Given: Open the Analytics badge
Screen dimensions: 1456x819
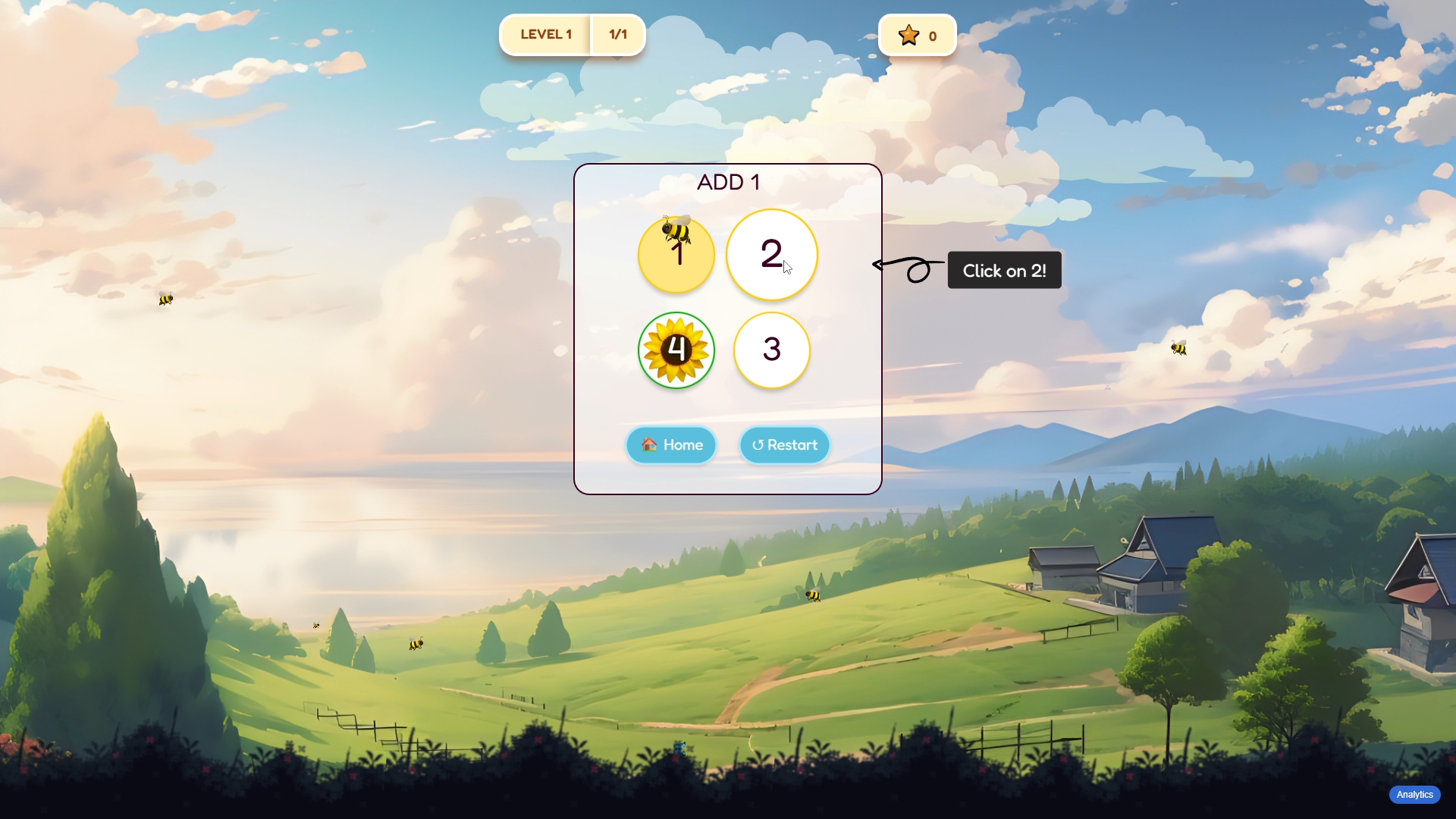Looking at the screenshot, I should tap(1414, 795).
